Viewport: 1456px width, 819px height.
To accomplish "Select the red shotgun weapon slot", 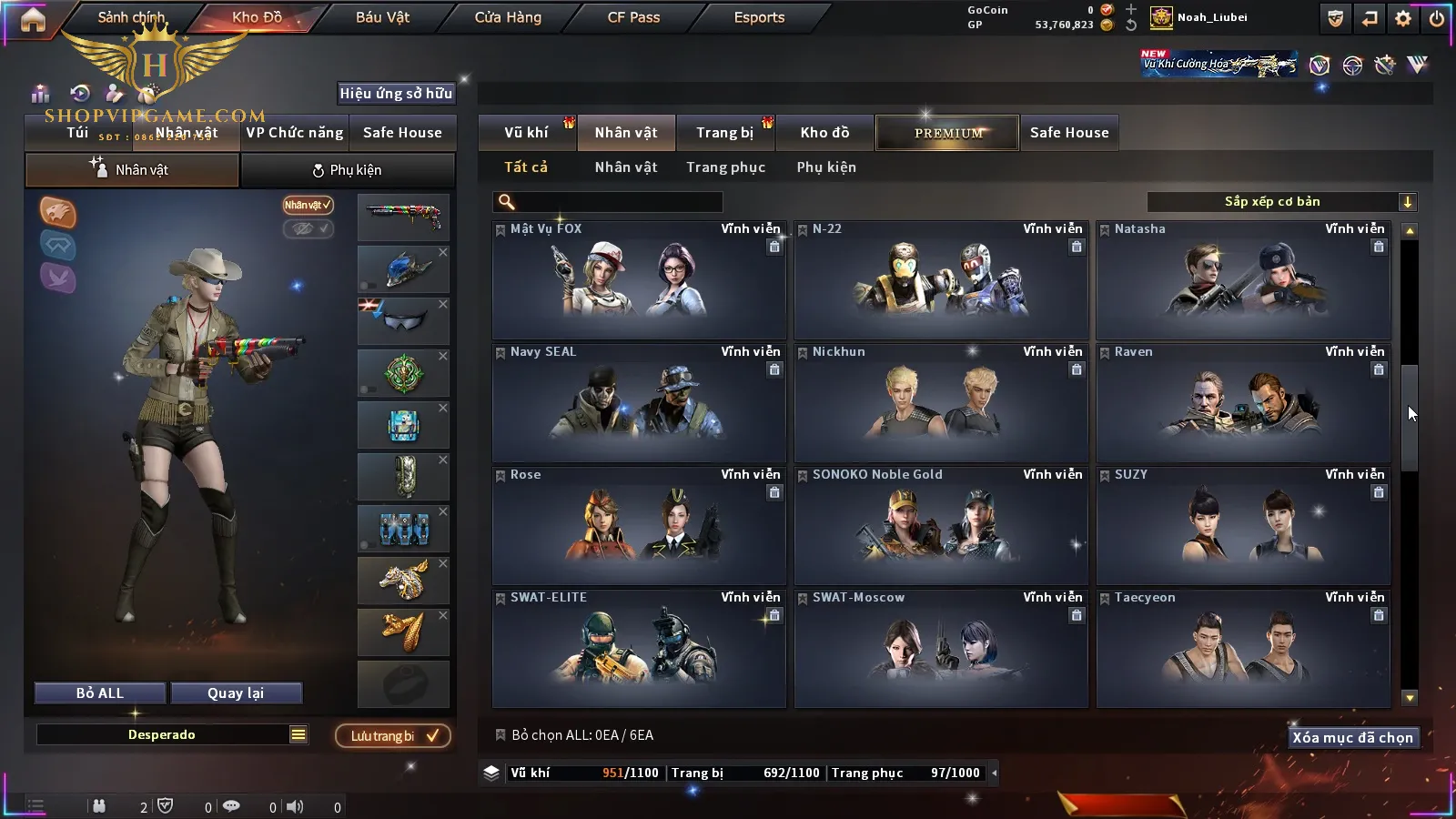I will 403,217.
